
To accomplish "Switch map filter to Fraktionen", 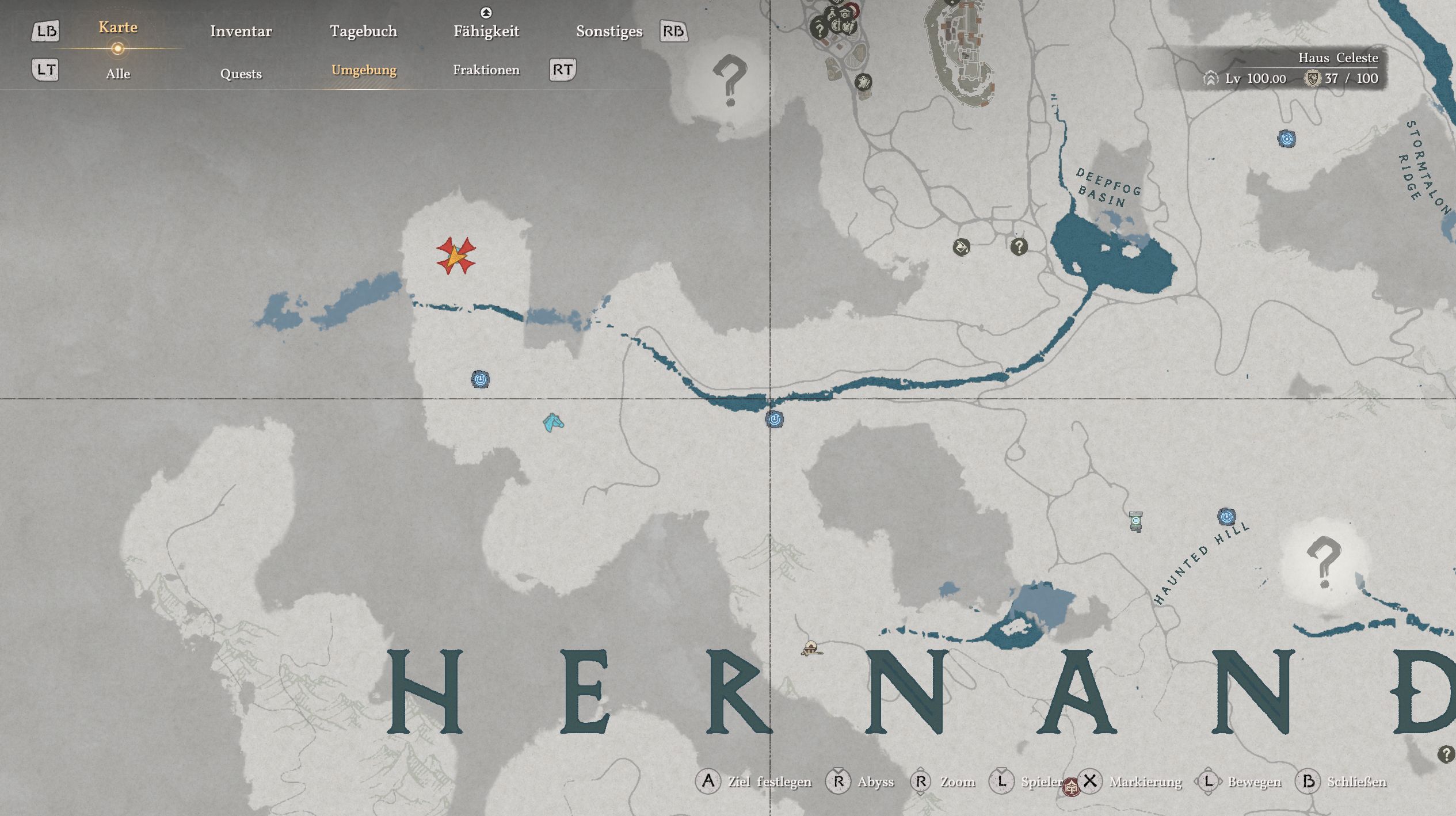I will pos(486,70).
